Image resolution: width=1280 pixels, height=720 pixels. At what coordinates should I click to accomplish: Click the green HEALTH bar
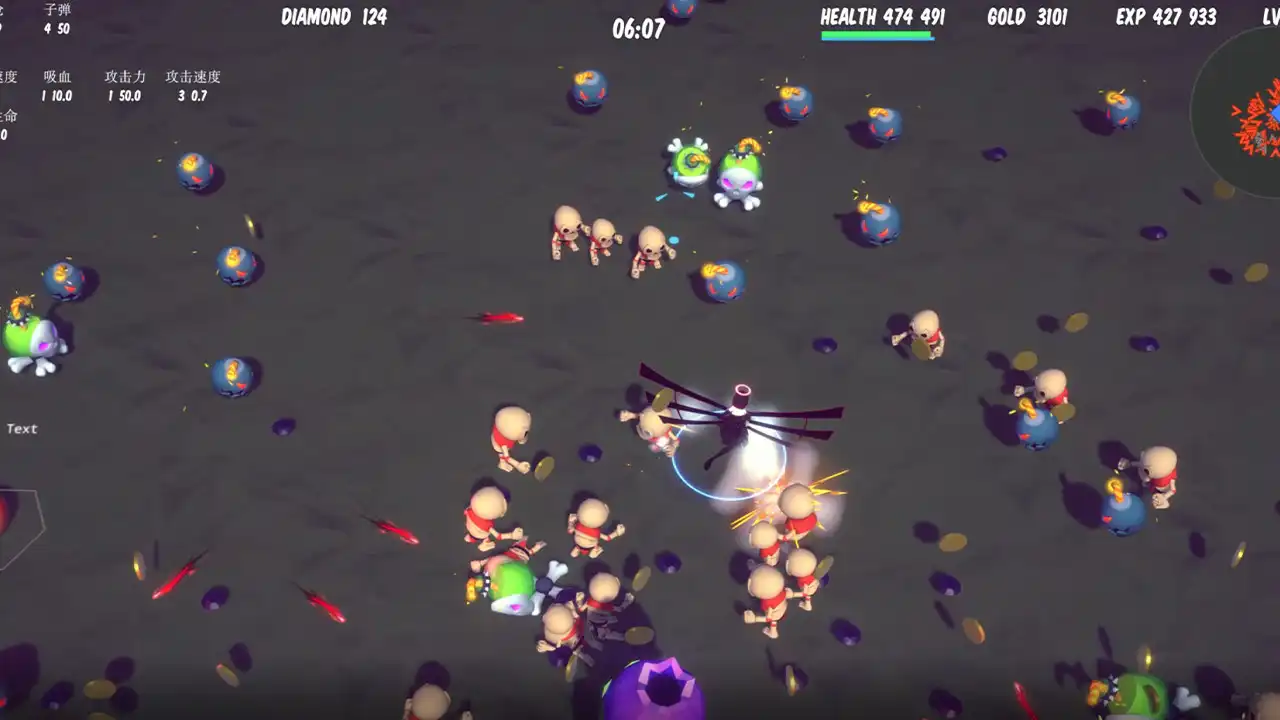875,33
